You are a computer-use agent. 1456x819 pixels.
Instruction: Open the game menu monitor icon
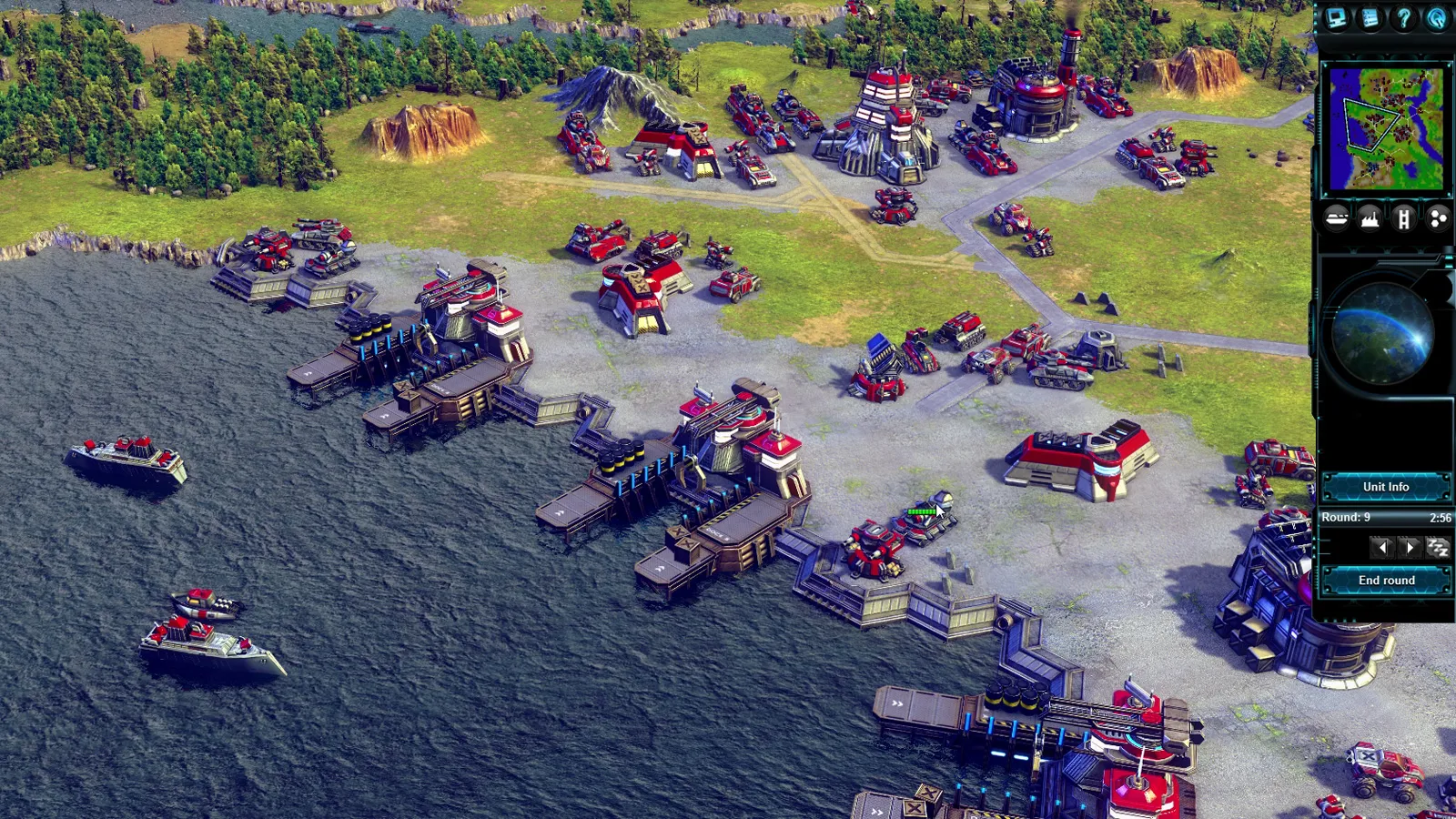tap(1338, 18)
